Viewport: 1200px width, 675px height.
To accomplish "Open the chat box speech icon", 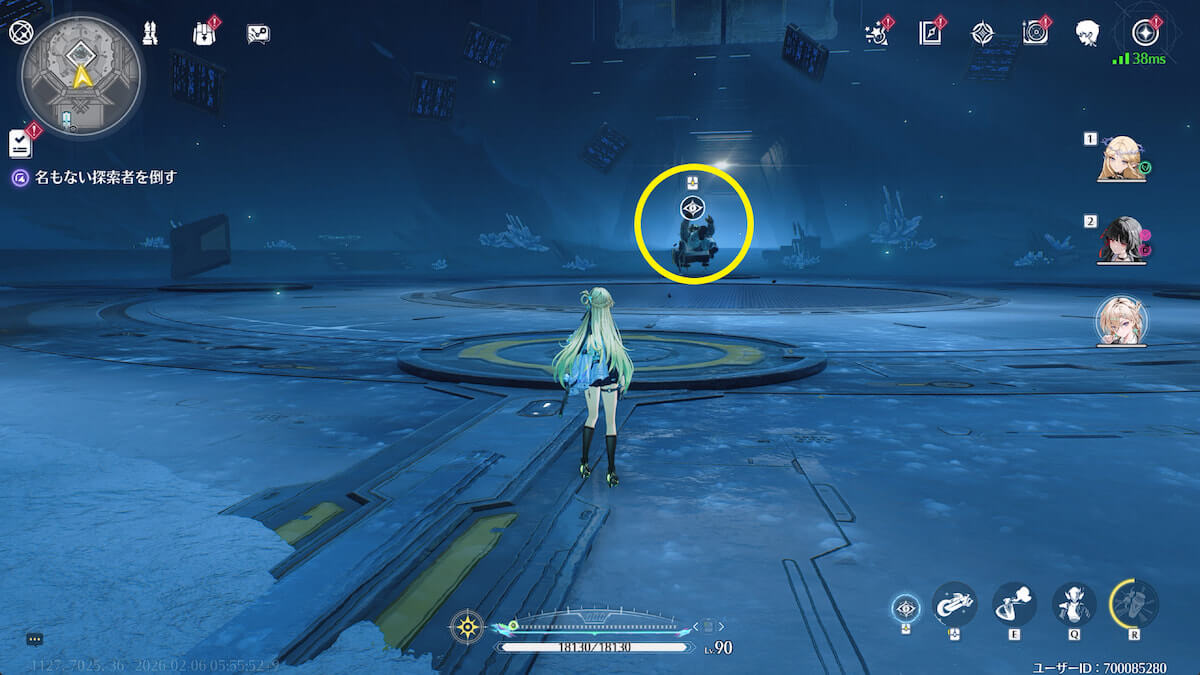I will click(x=35, y=638).
